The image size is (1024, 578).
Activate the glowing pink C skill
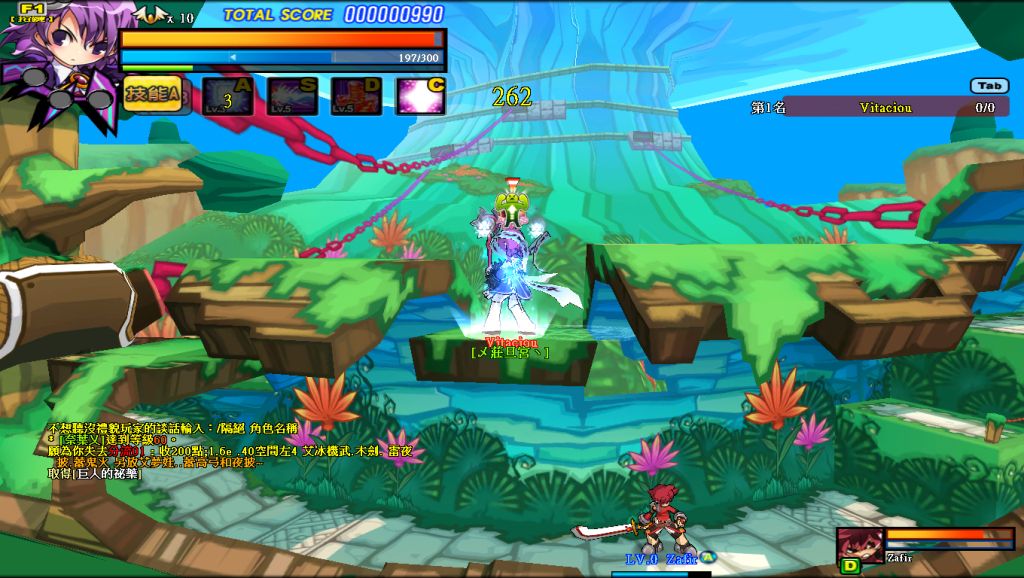coord(421,96)
